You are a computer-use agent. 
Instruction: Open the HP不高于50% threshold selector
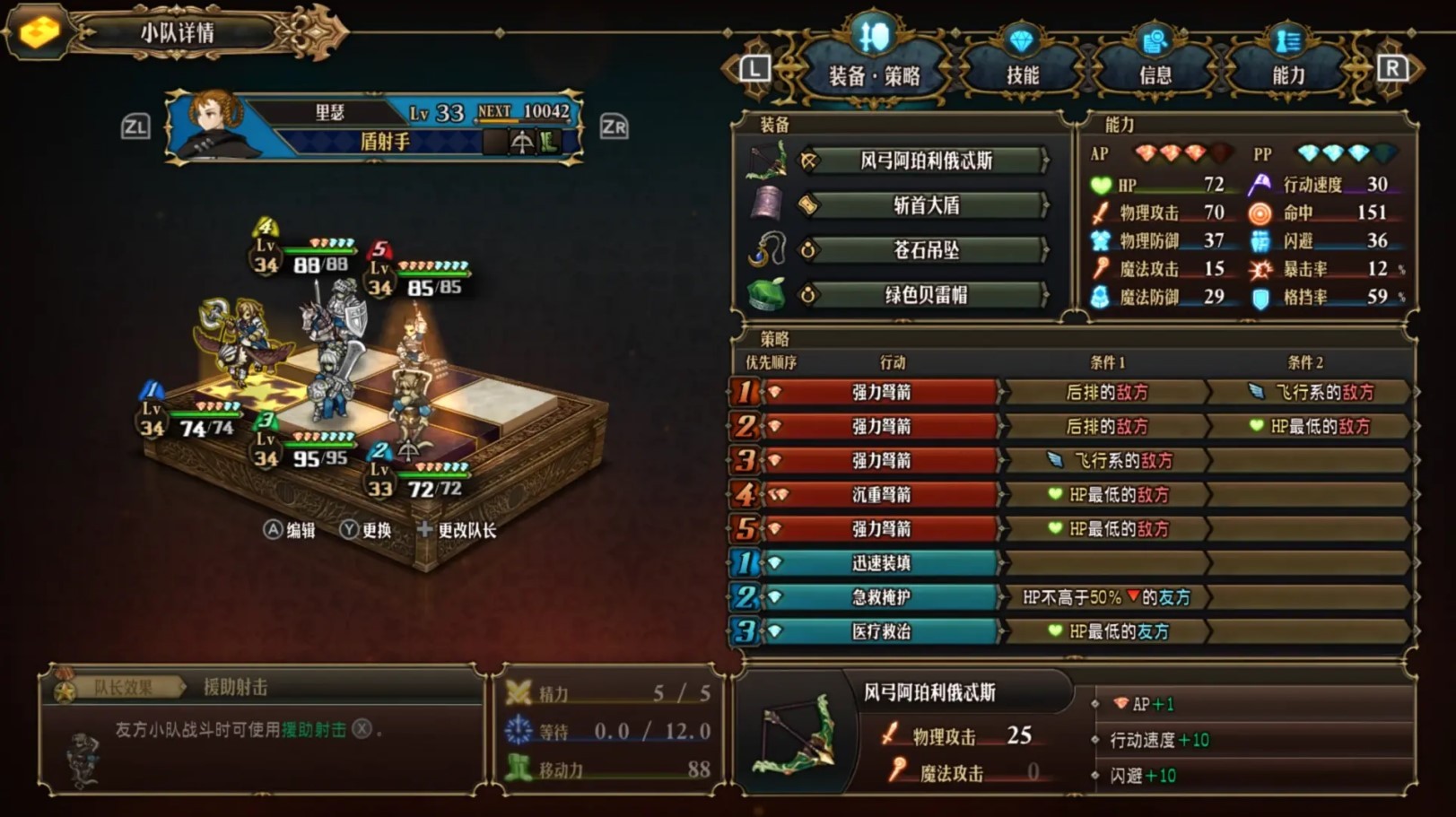(x=1105, y=597)
